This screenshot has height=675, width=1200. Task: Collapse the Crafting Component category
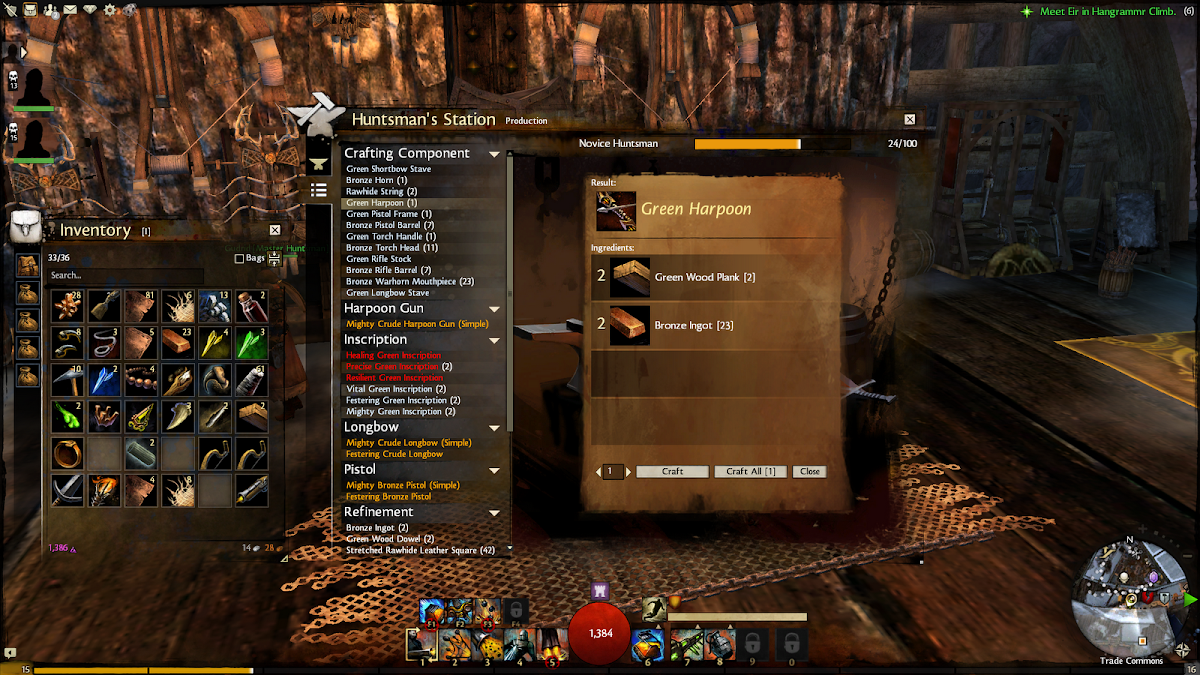tap(494, 154)
